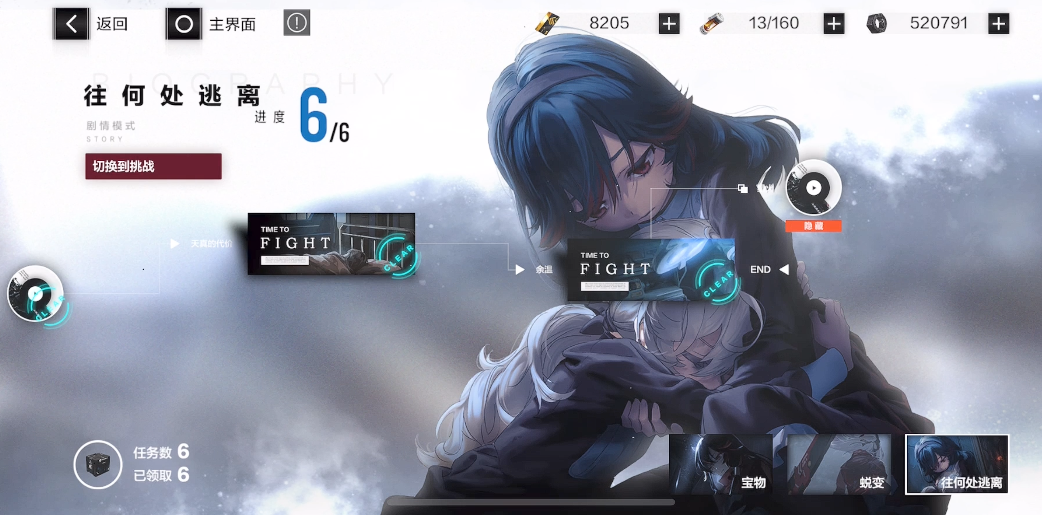Open the 主界面 home screen
Viewport: 1042px width, 515px height.
212,23
